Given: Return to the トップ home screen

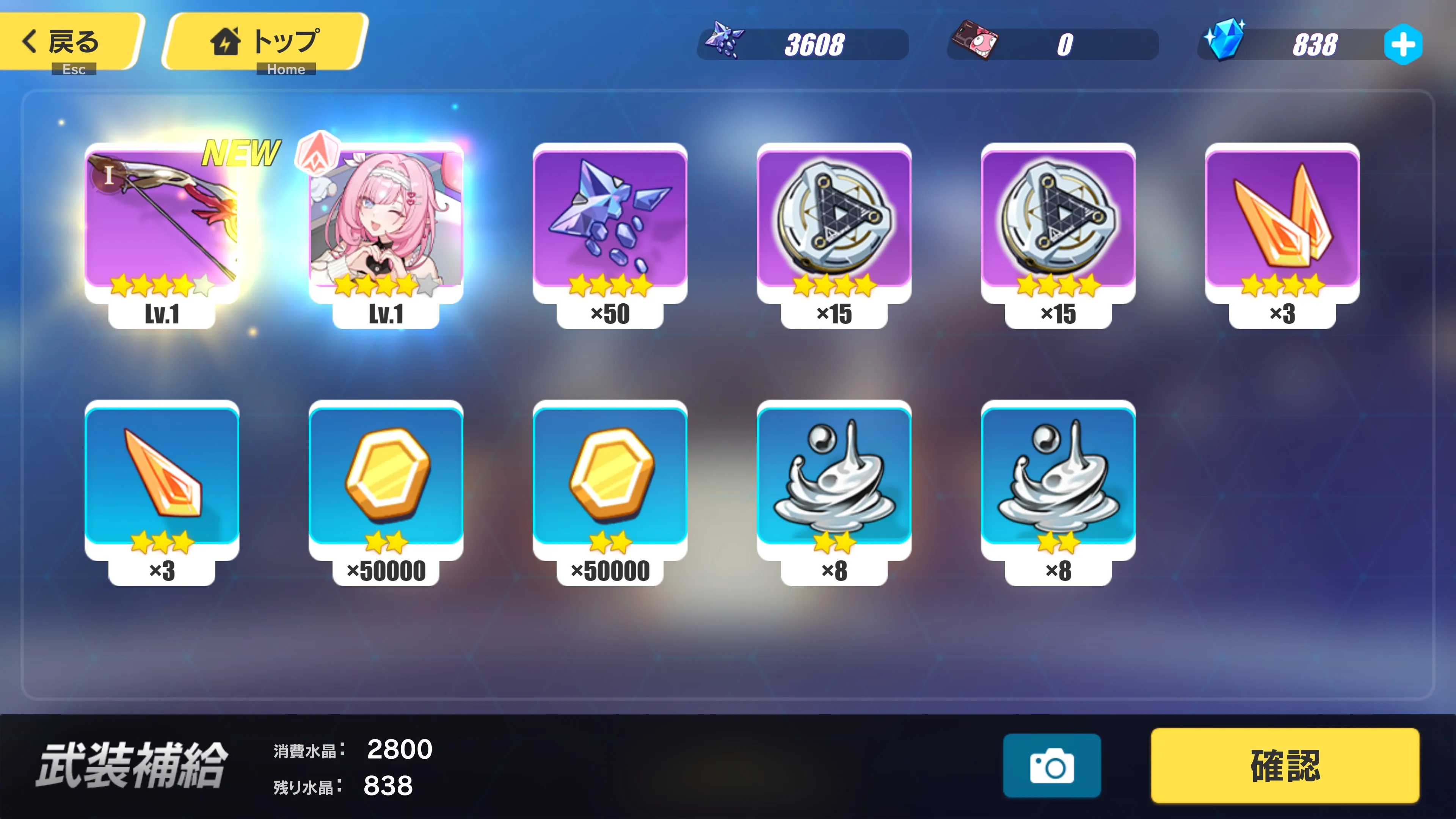Looking at the screenshot, I should [266, 42].
